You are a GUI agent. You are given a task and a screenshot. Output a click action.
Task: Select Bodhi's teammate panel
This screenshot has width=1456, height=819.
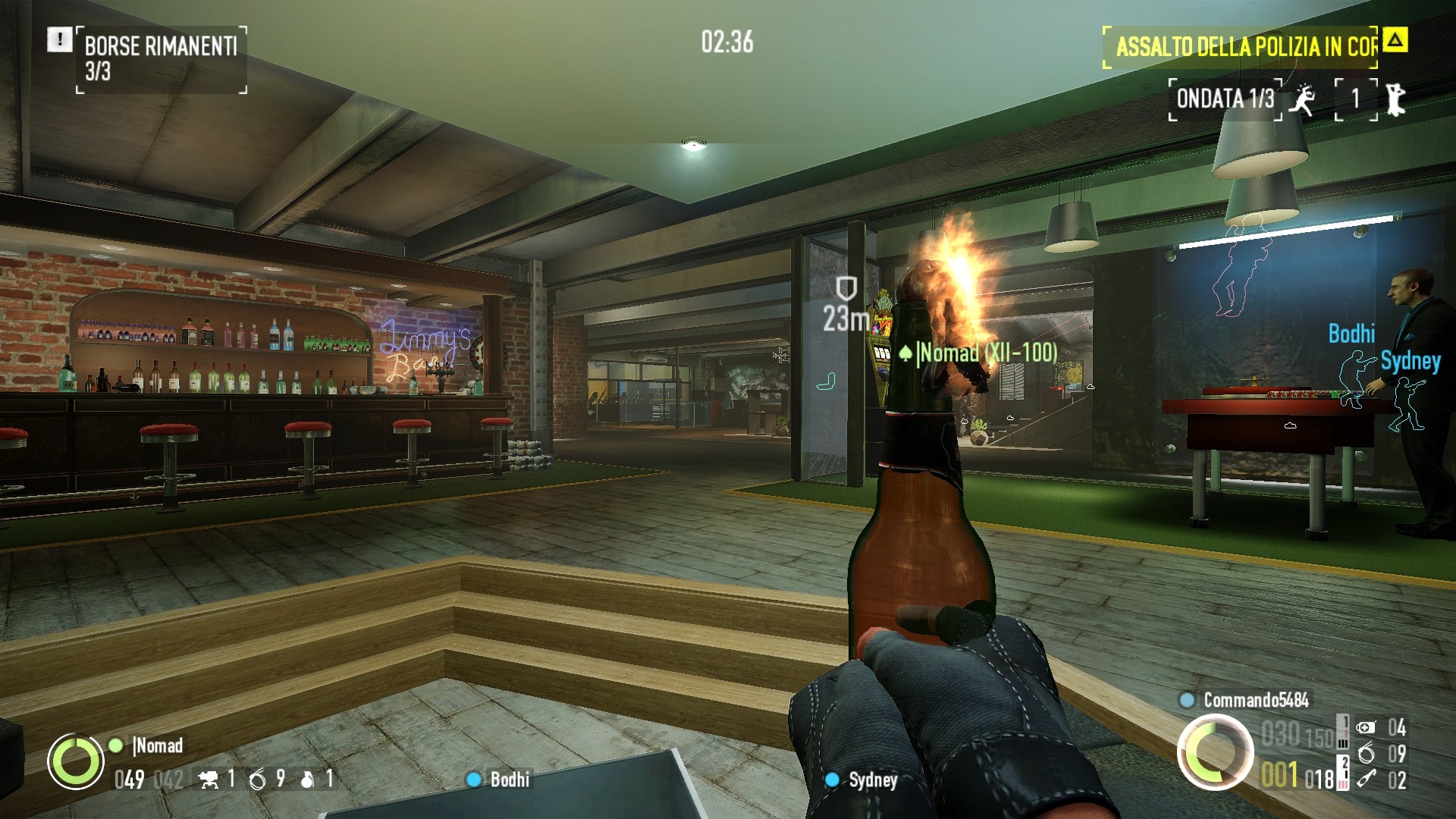tap(500, 780)
